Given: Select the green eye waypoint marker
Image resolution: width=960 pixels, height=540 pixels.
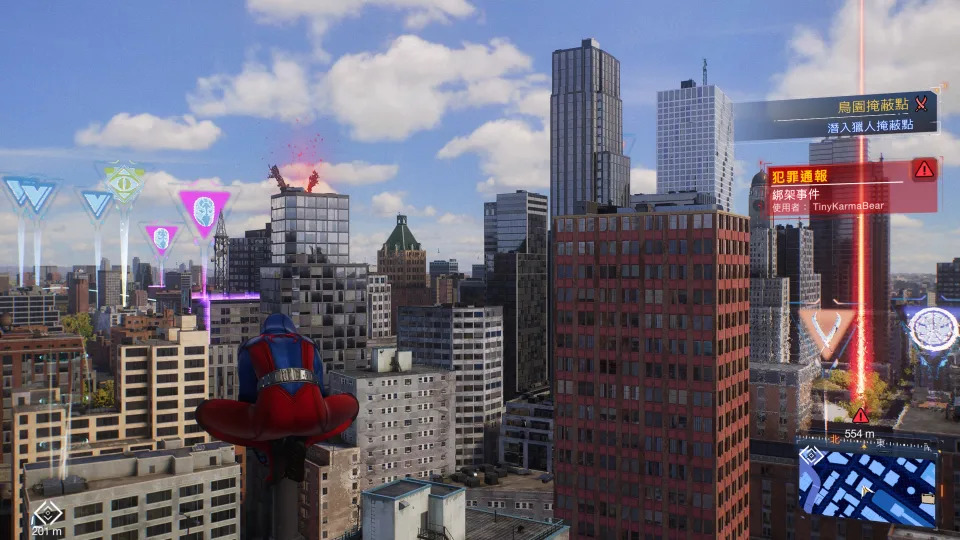Looking at the screenshot, I should point(123,183).
